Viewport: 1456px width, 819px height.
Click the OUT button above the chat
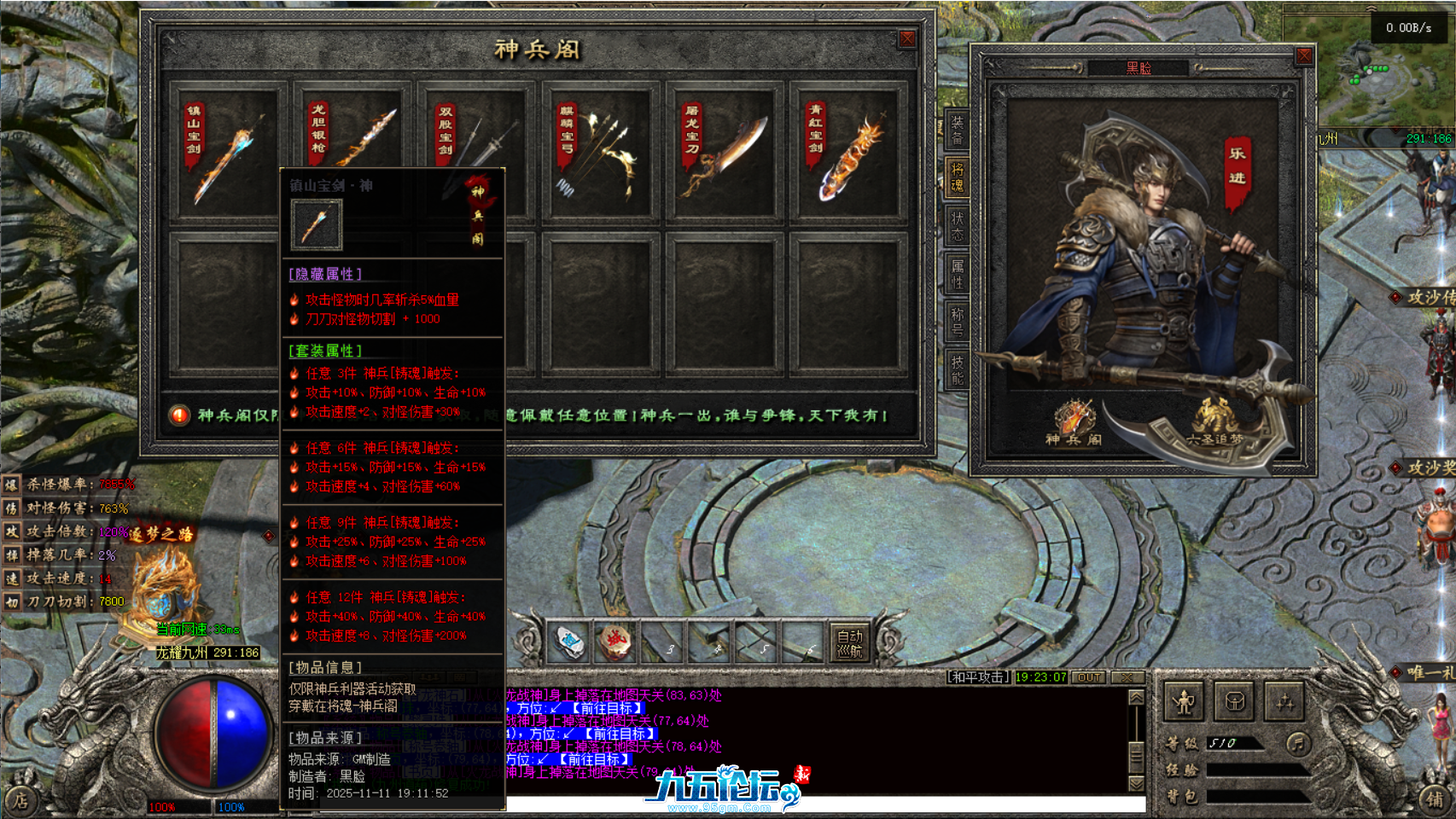[x=1088, y=677]
